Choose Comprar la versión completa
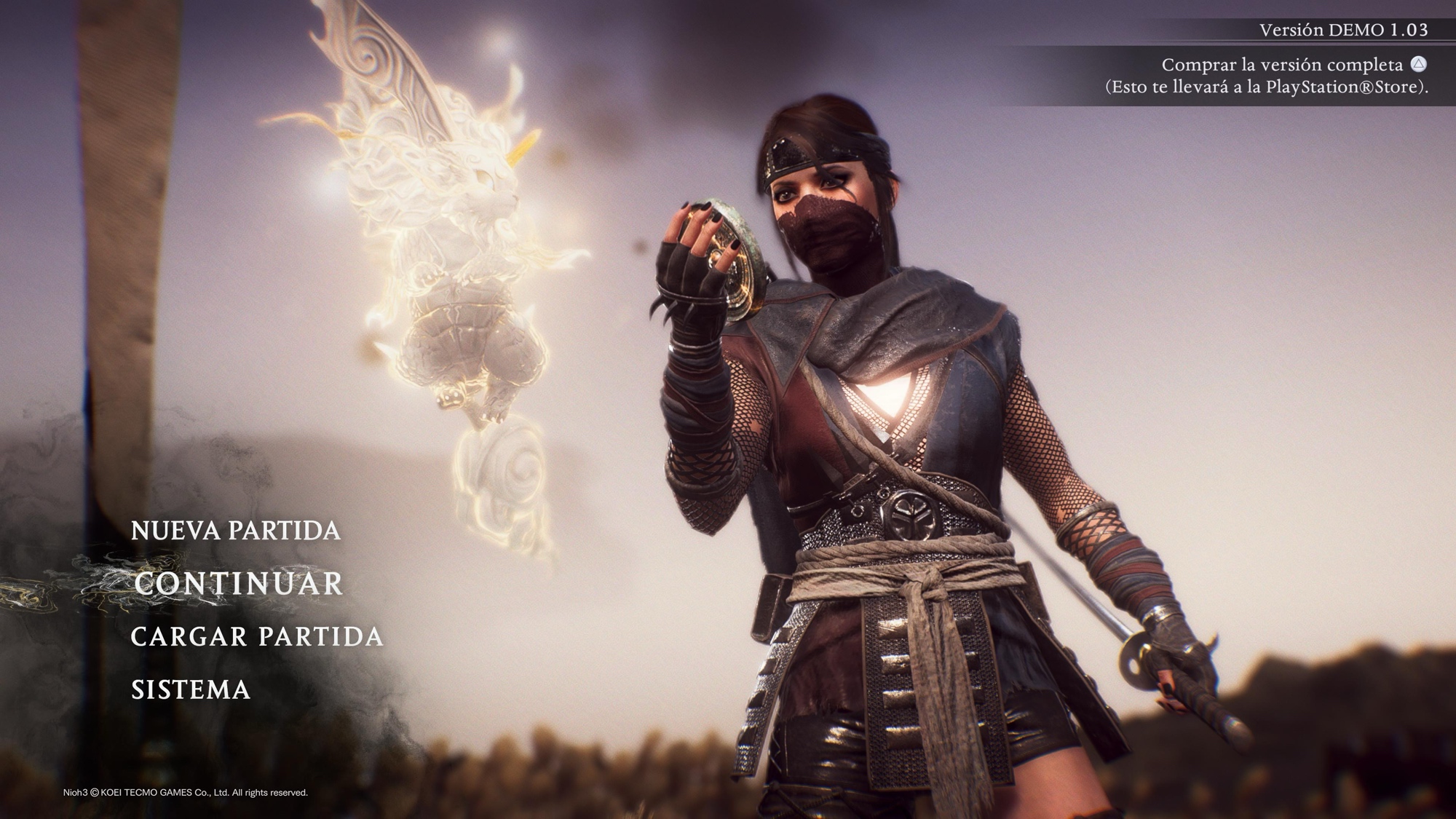The image size is (1456, 819). 1281,65
